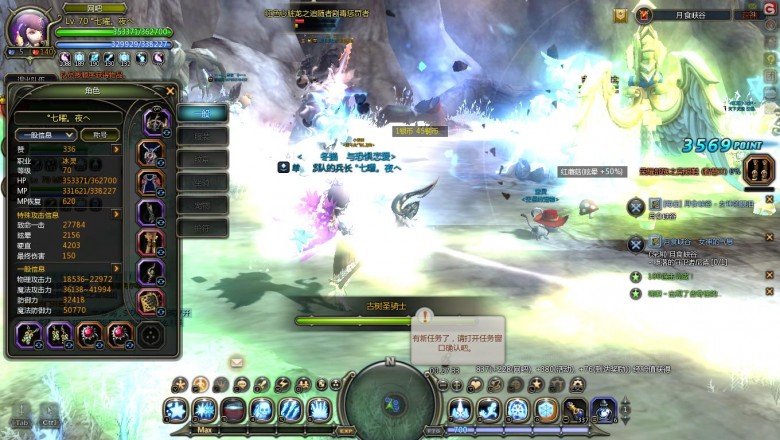Use the blue potion item slot
Image resolution: width=780 pixels, height=440 pixels.
[603, 410]
